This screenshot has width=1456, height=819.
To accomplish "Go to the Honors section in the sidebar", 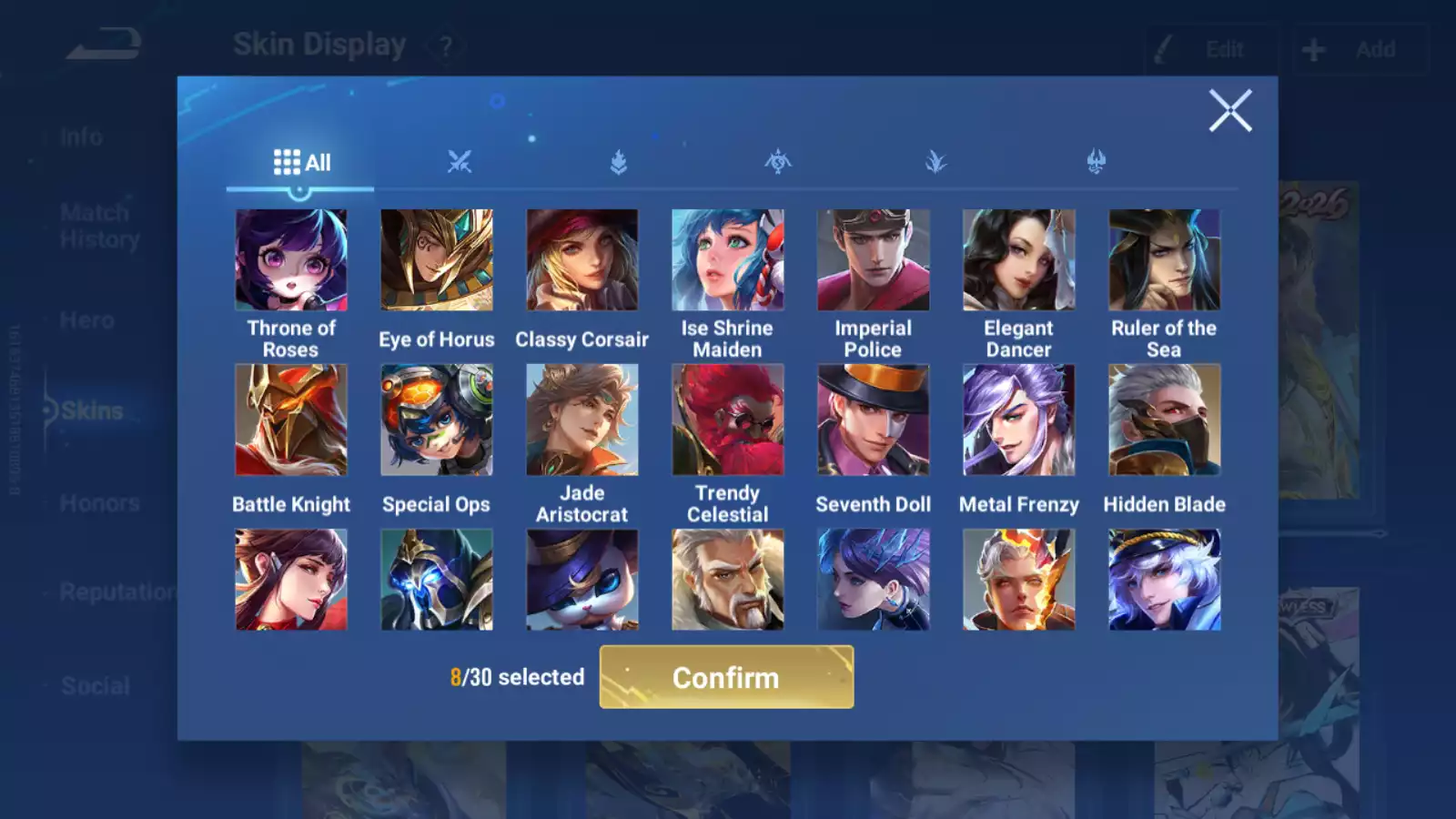I will coord(98,502).
